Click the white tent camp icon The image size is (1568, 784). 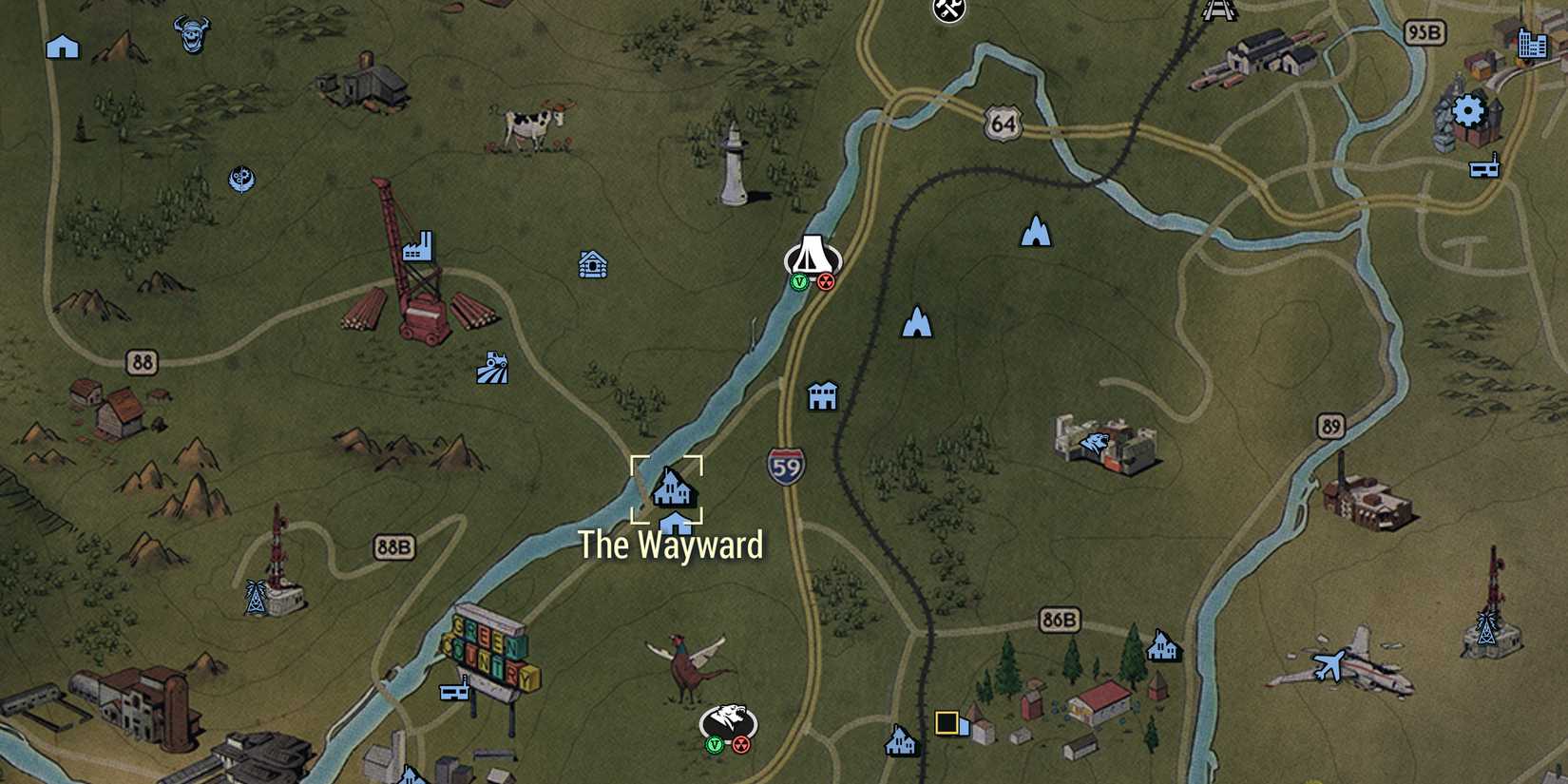click(x=810, y=254)
